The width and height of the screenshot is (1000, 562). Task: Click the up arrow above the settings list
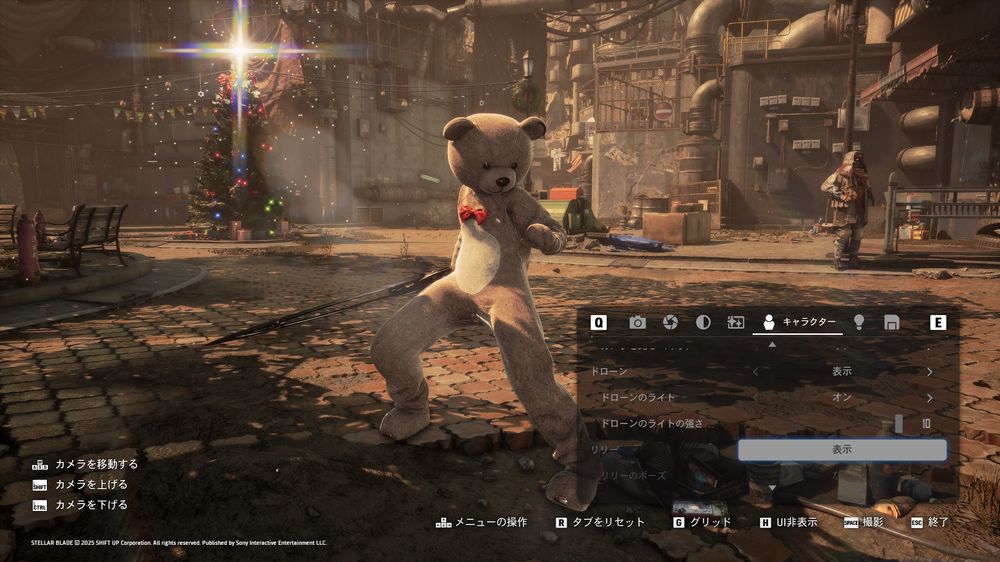[x=771, y=344]
